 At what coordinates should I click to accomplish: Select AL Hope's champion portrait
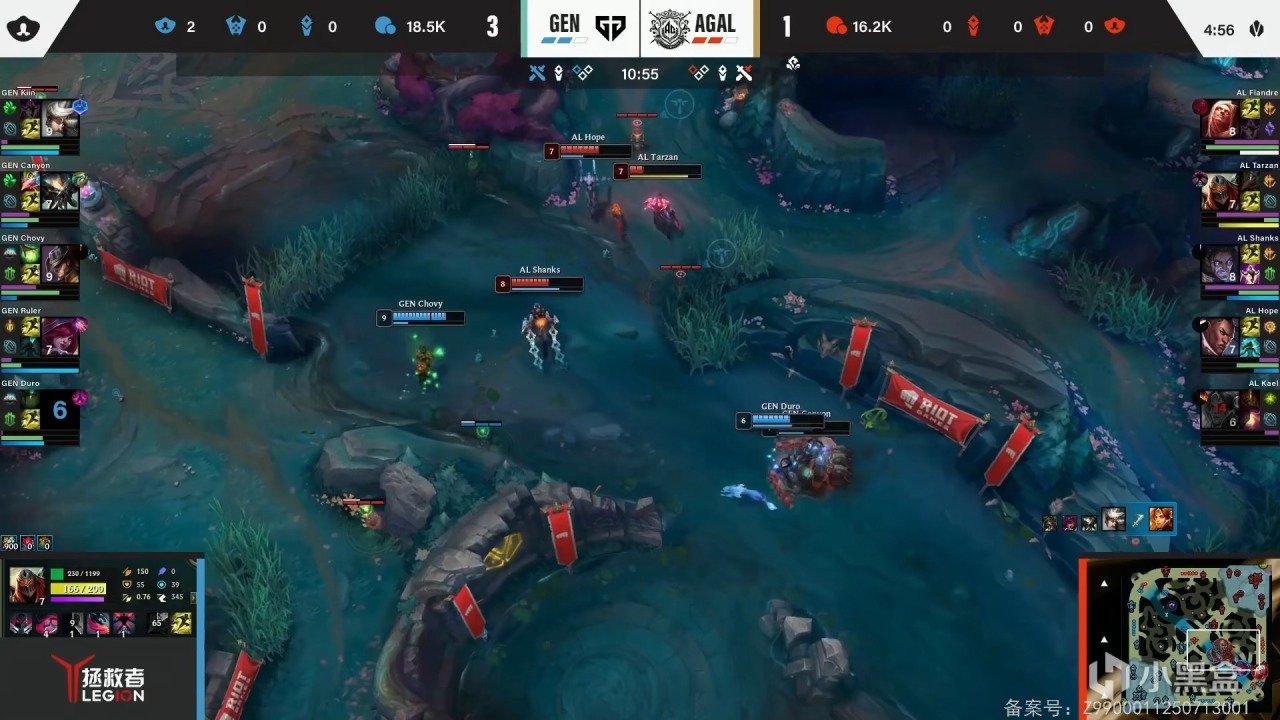coord(1219,337)
